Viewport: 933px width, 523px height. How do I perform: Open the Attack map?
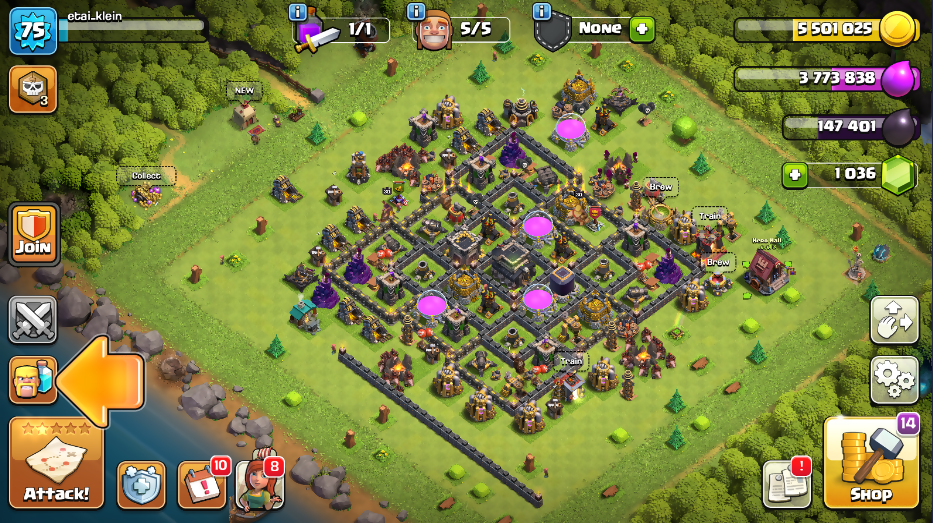[x=56, y=464]
